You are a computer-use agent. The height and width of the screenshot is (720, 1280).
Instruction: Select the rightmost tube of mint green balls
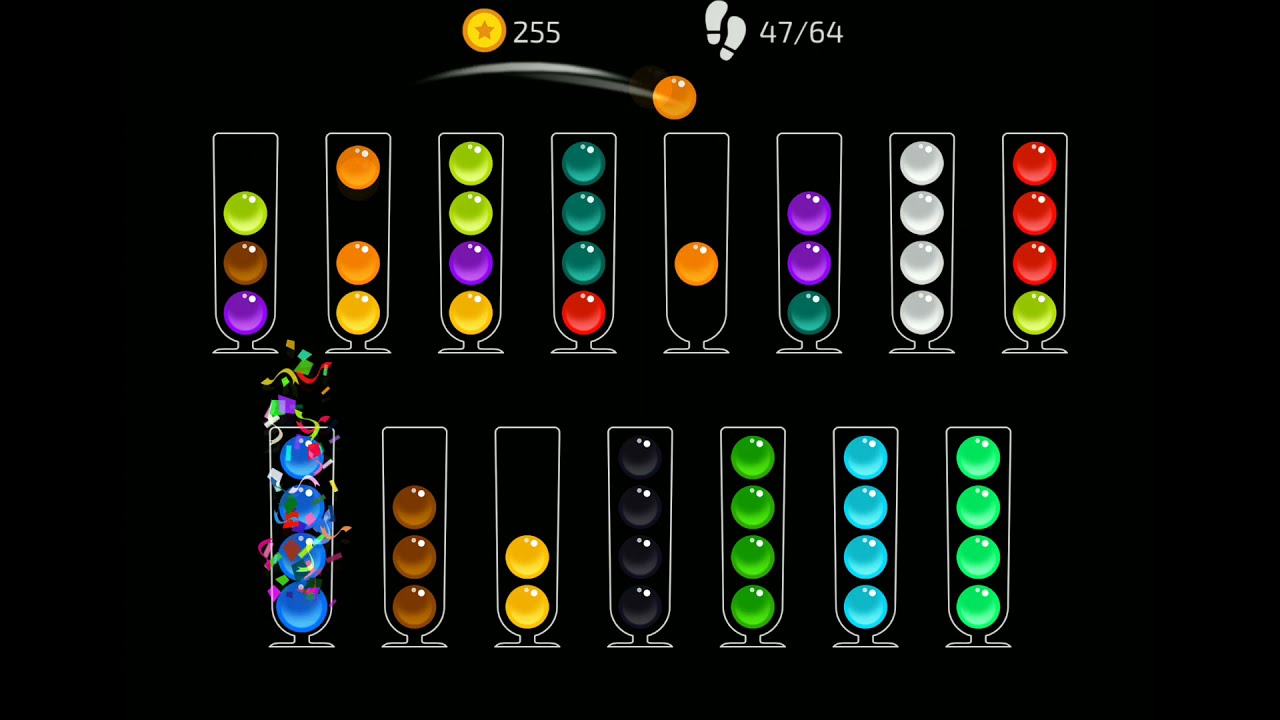(x=978, y=535)
